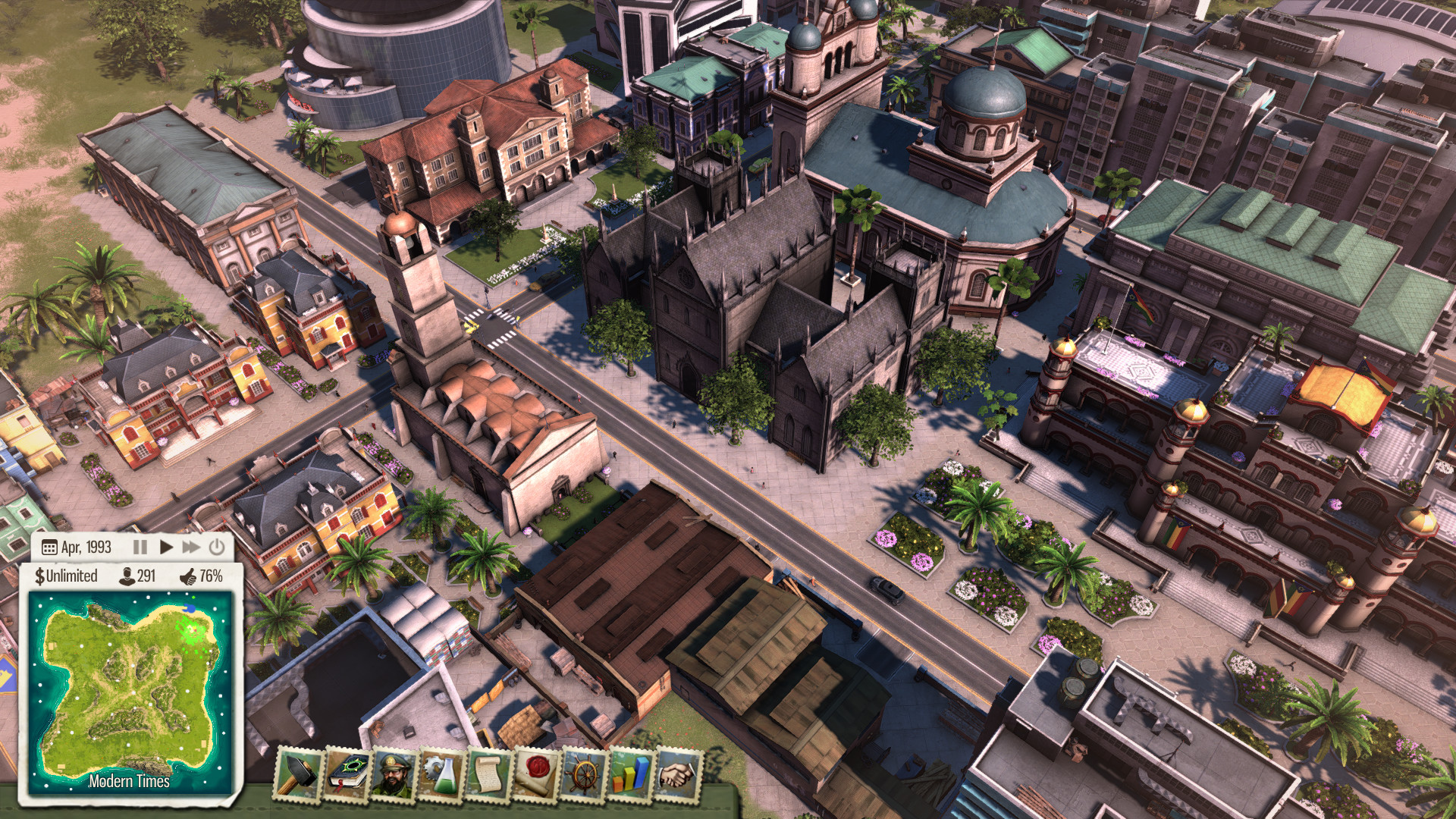Open diplomacy with the handshake icon
The image size is (1456, 819).
click(x=676, y=774)
